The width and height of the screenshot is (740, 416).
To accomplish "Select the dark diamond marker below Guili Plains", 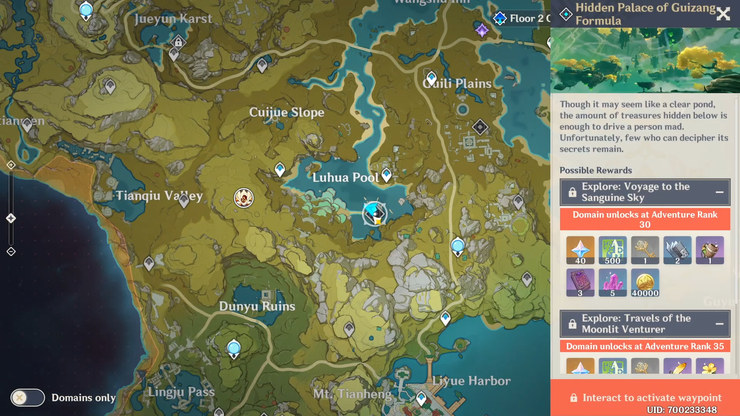I will (x=480, y=127).
